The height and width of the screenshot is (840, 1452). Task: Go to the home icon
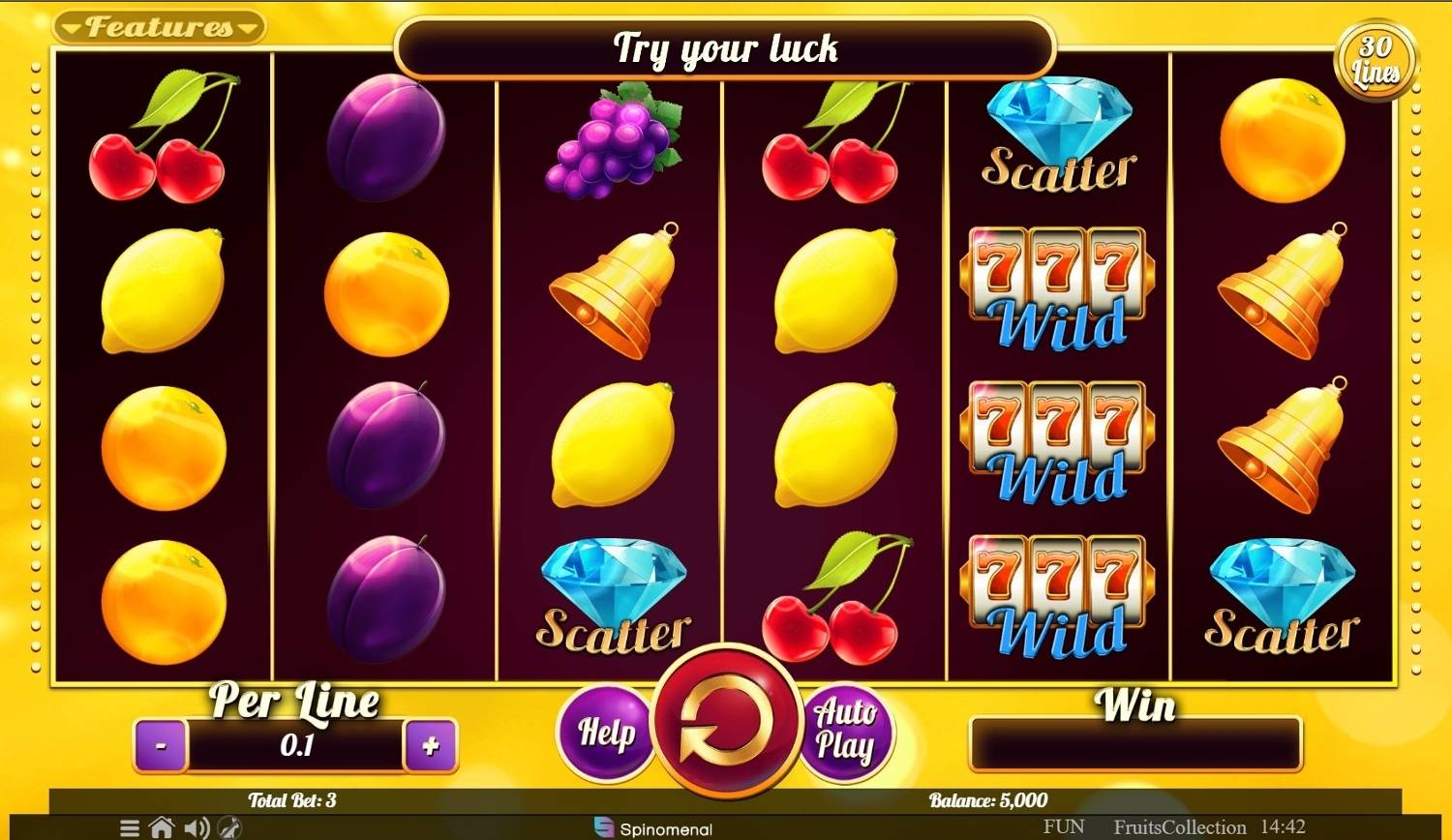click(x=162, y=828)
